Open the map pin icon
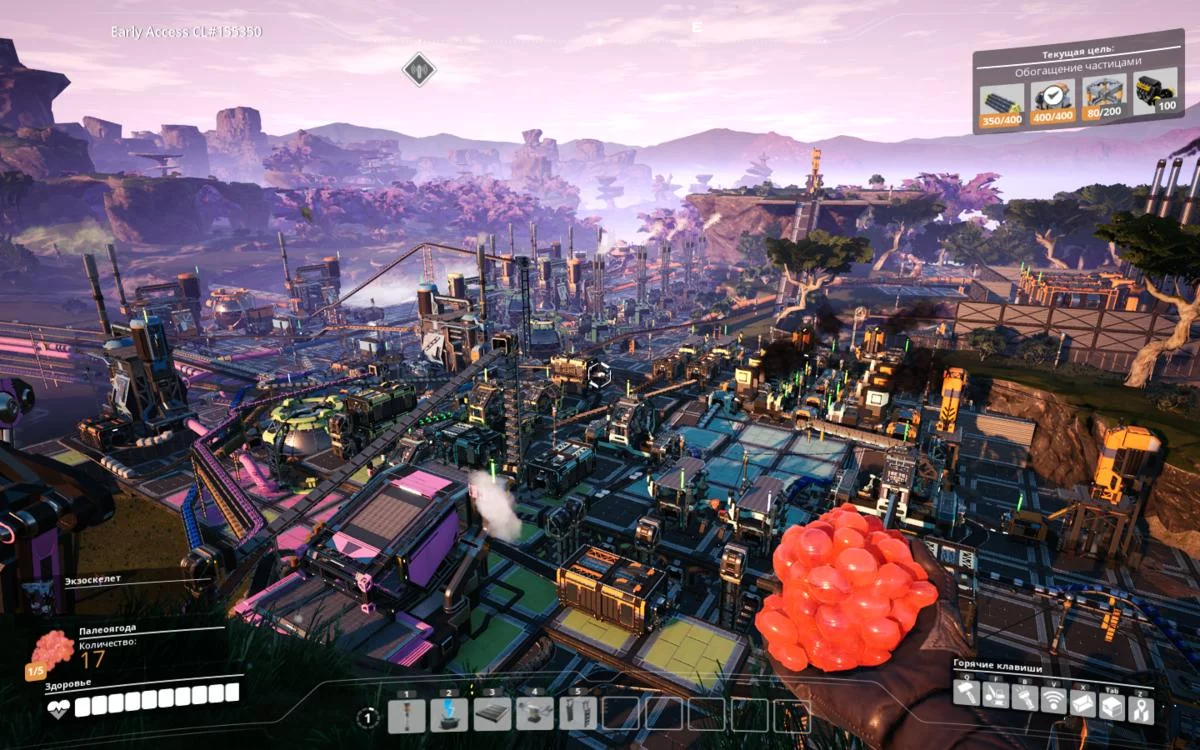The width and height of the screenshot is (1200, 750). [x=1141, y=709]
